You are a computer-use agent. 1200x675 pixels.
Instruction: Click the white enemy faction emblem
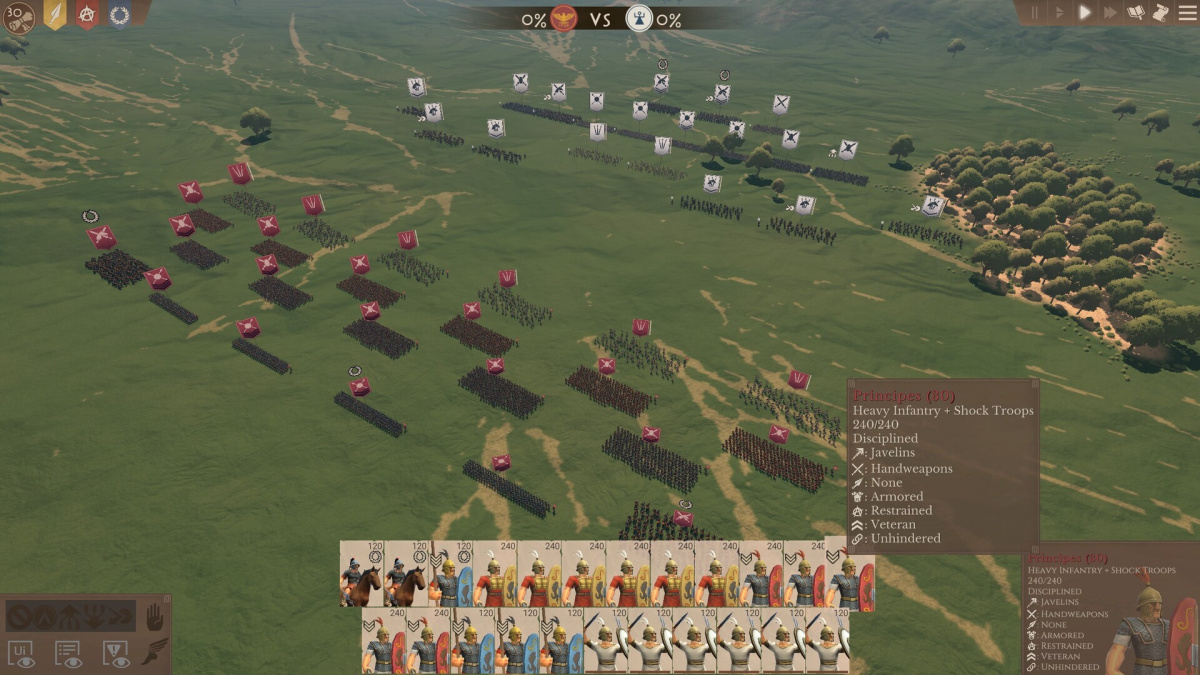638,18
